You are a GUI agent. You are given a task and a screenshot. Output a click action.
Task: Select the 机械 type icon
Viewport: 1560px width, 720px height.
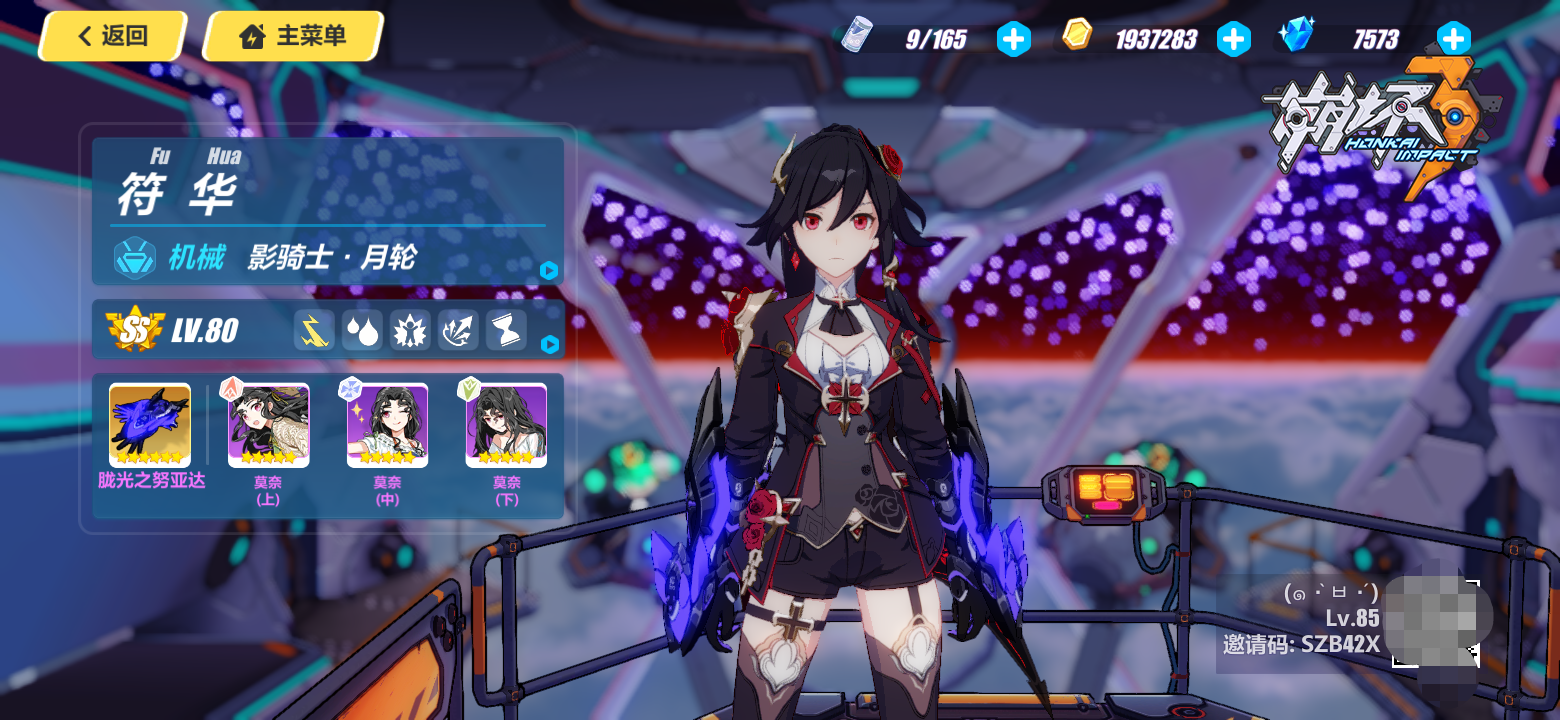pos(133,258)
